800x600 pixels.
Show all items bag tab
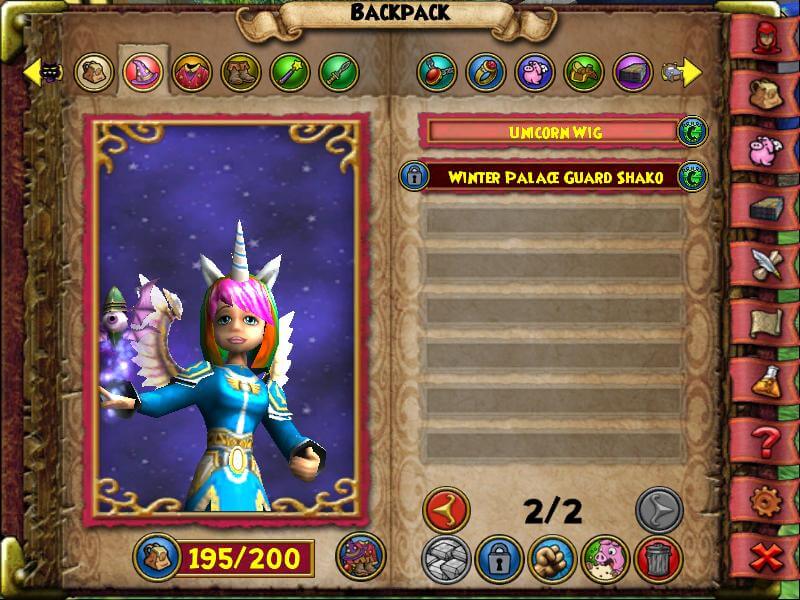tap(94, 72)
